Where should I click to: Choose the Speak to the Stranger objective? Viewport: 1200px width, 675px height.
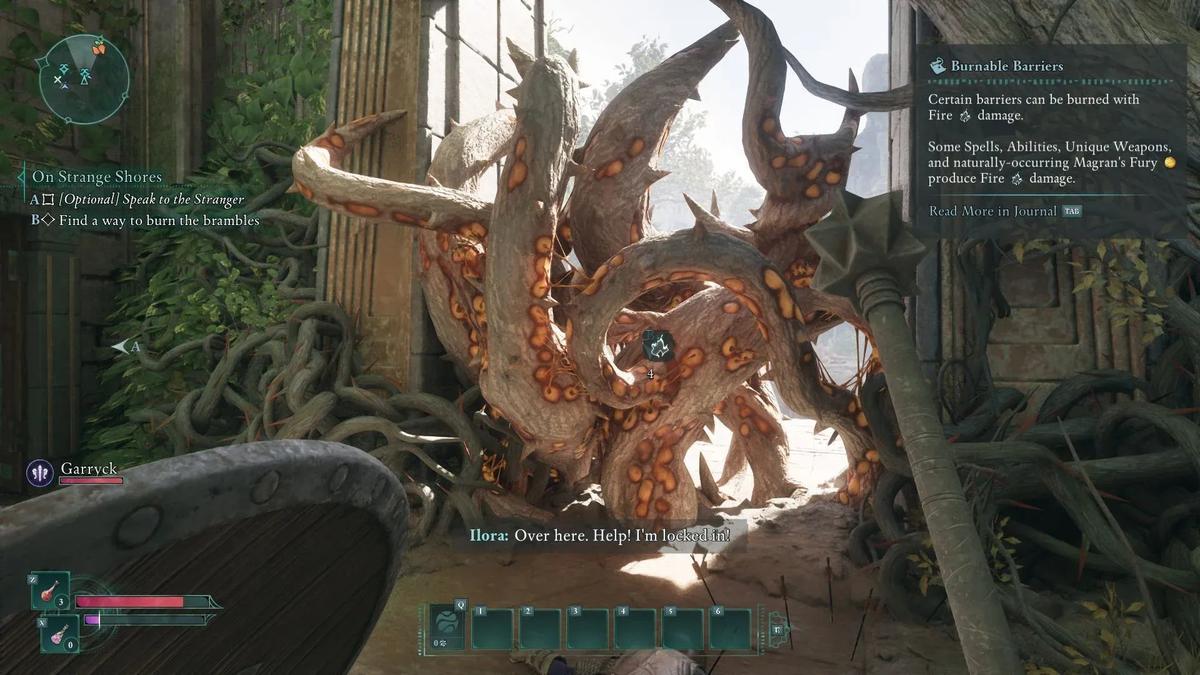tap(151, 200)
